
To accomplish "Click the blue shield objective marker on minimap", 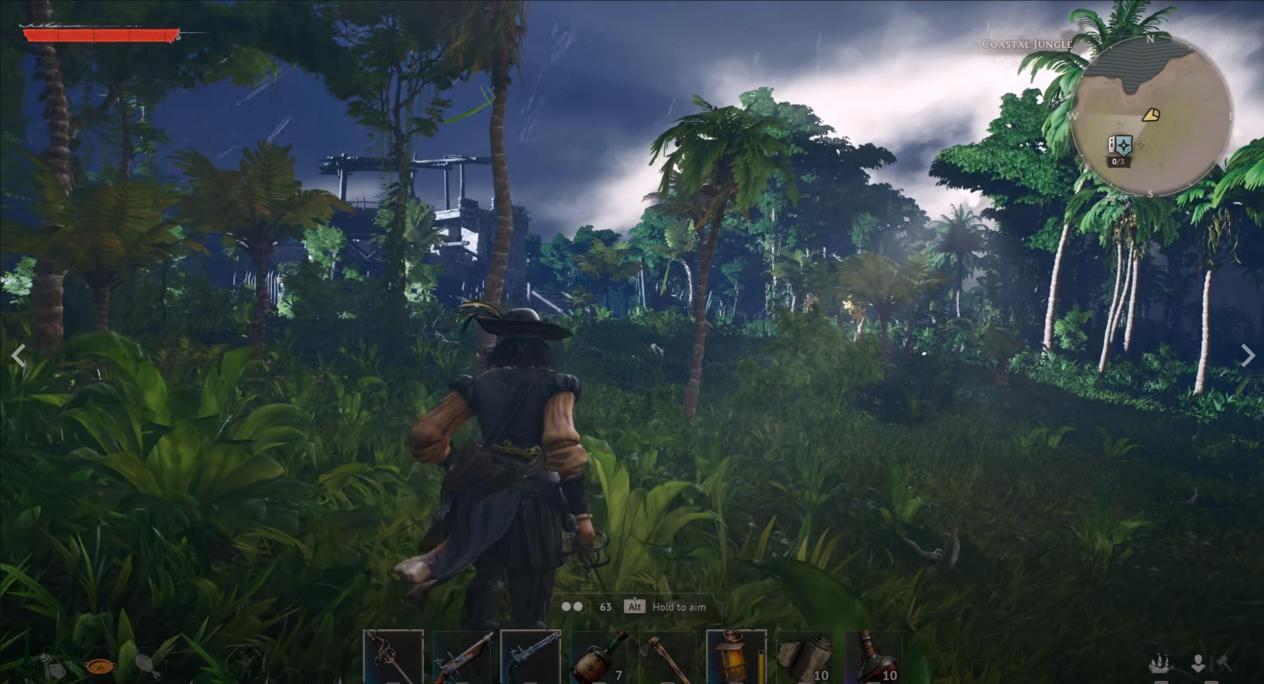I will (1121, 145).
